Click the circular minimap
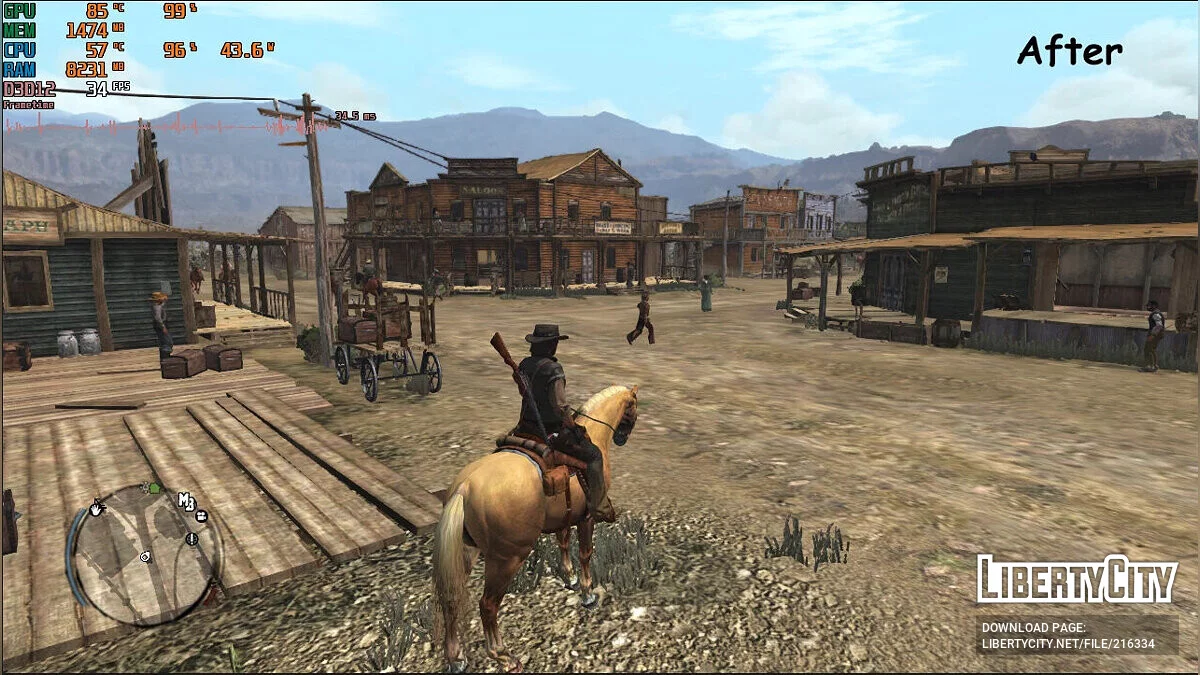1200x675 pixels. coord(145,555)
